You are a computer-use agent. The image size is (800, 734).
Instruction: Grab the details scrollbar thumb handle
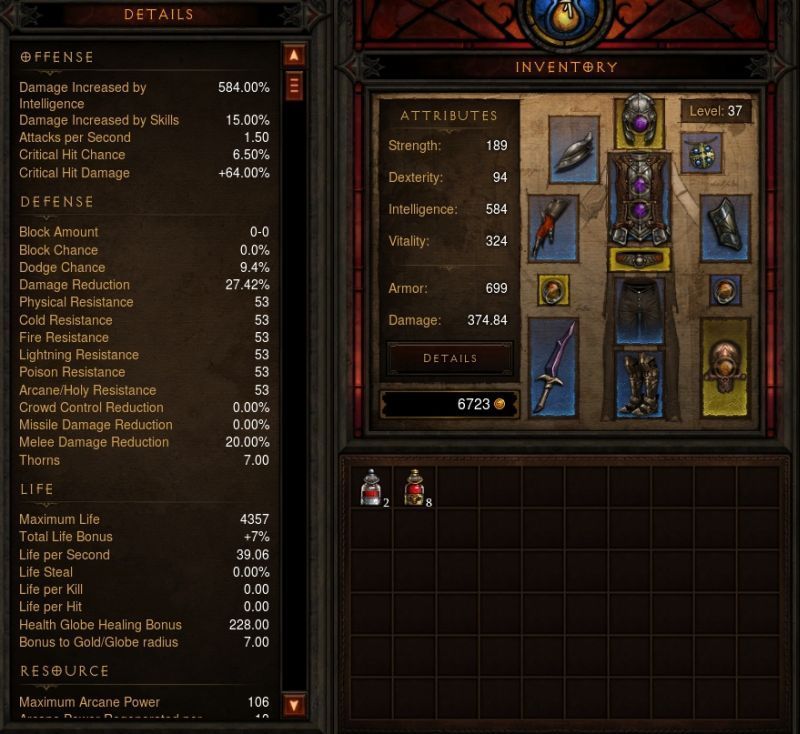click(x=294, y=87)
